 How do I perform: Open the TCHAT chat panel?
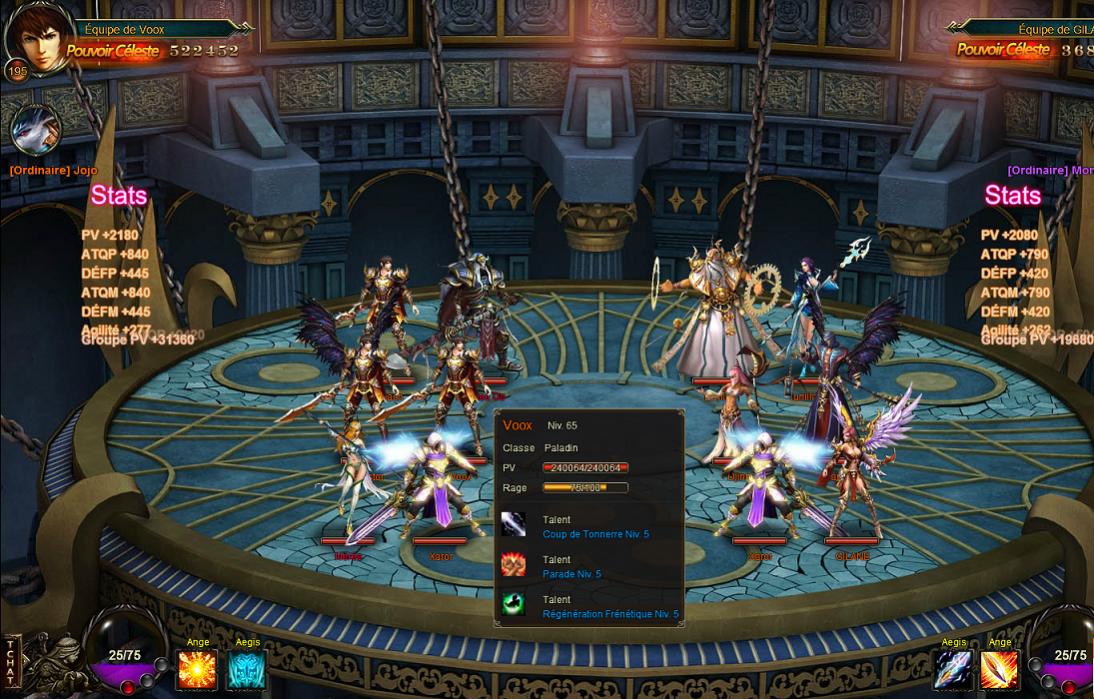(11, 662)
